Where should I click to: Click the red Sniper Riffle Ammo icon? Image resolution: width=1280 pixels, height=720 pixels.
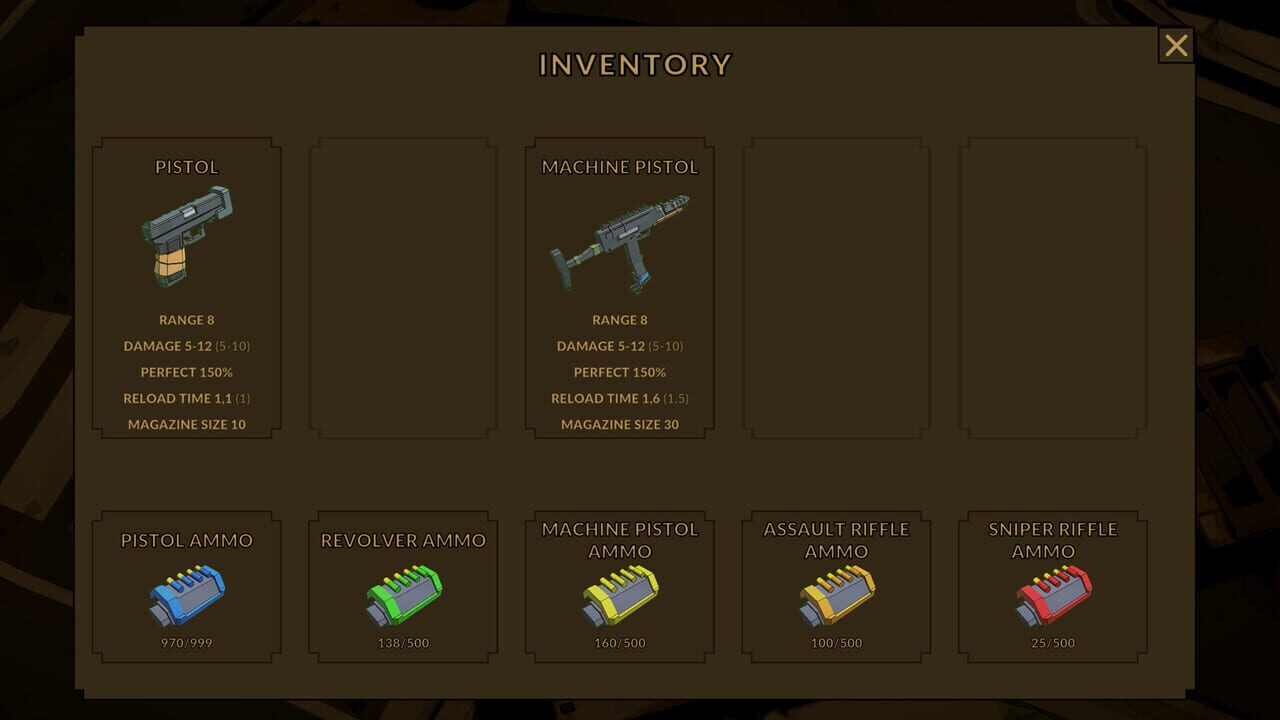[1052, 597]
